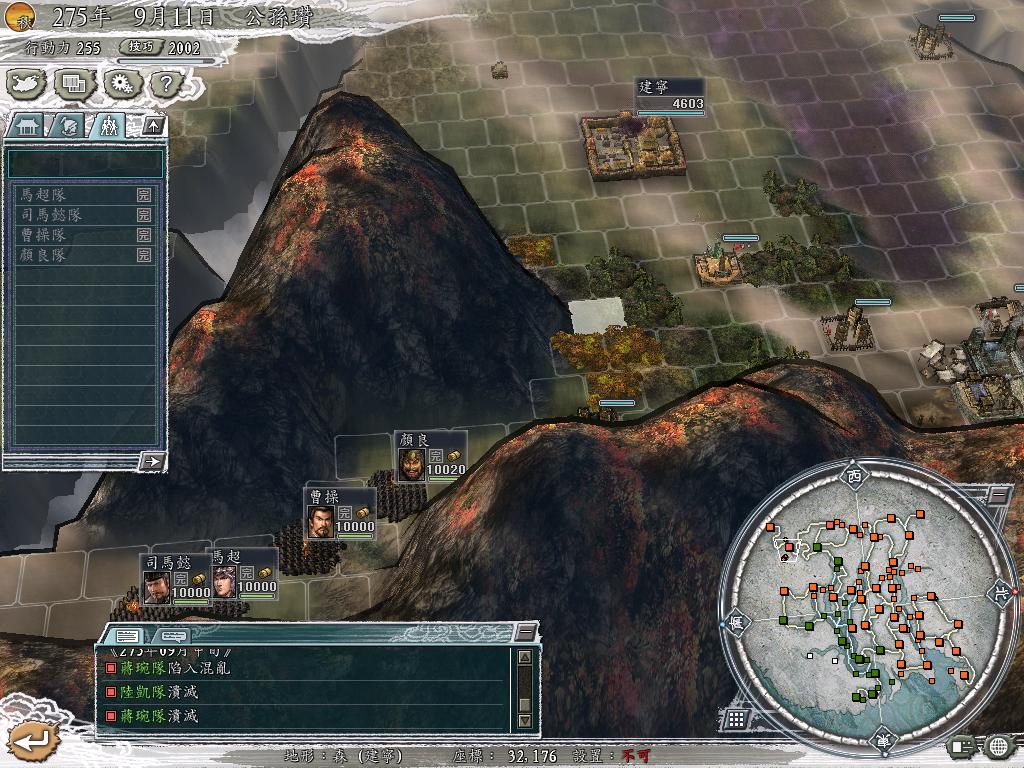Minimize the message log panel
Image resolution: width=1024 pixels, height=768 pixels.
tap(526, 633)
